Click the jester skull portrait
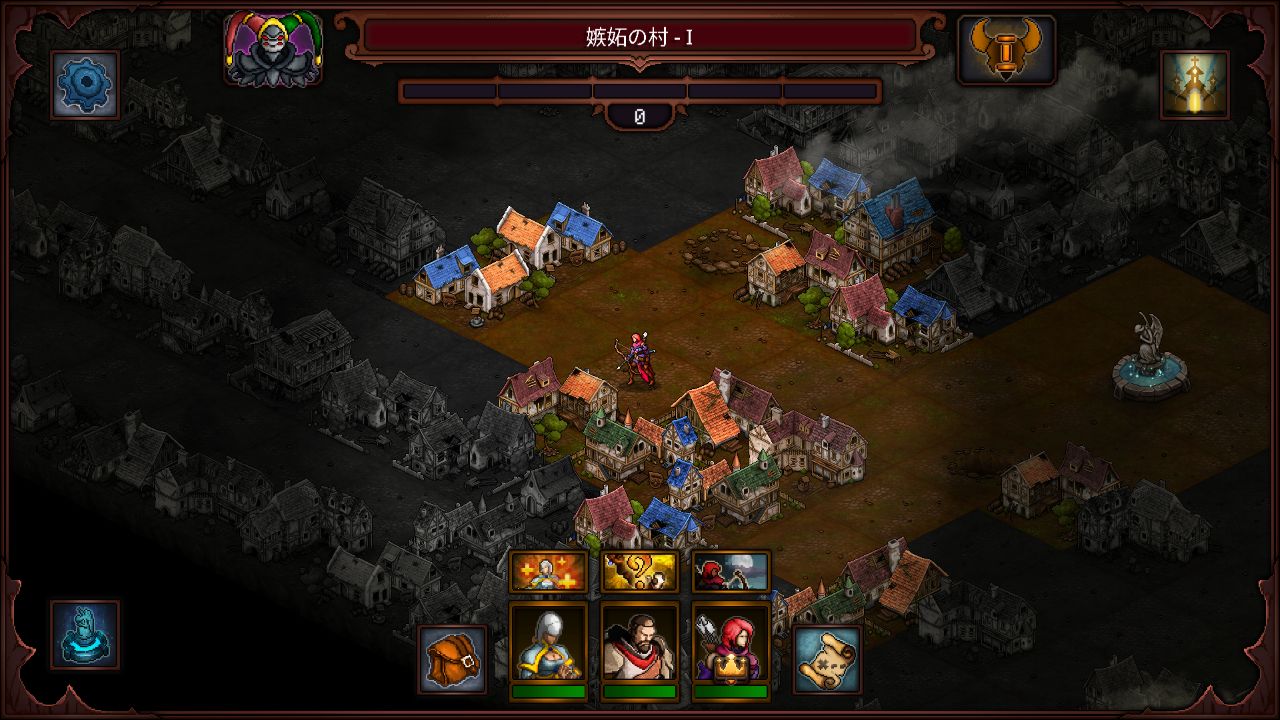Image resolution: width=1280 pixels, height=720 pixels. pos(273,49)
